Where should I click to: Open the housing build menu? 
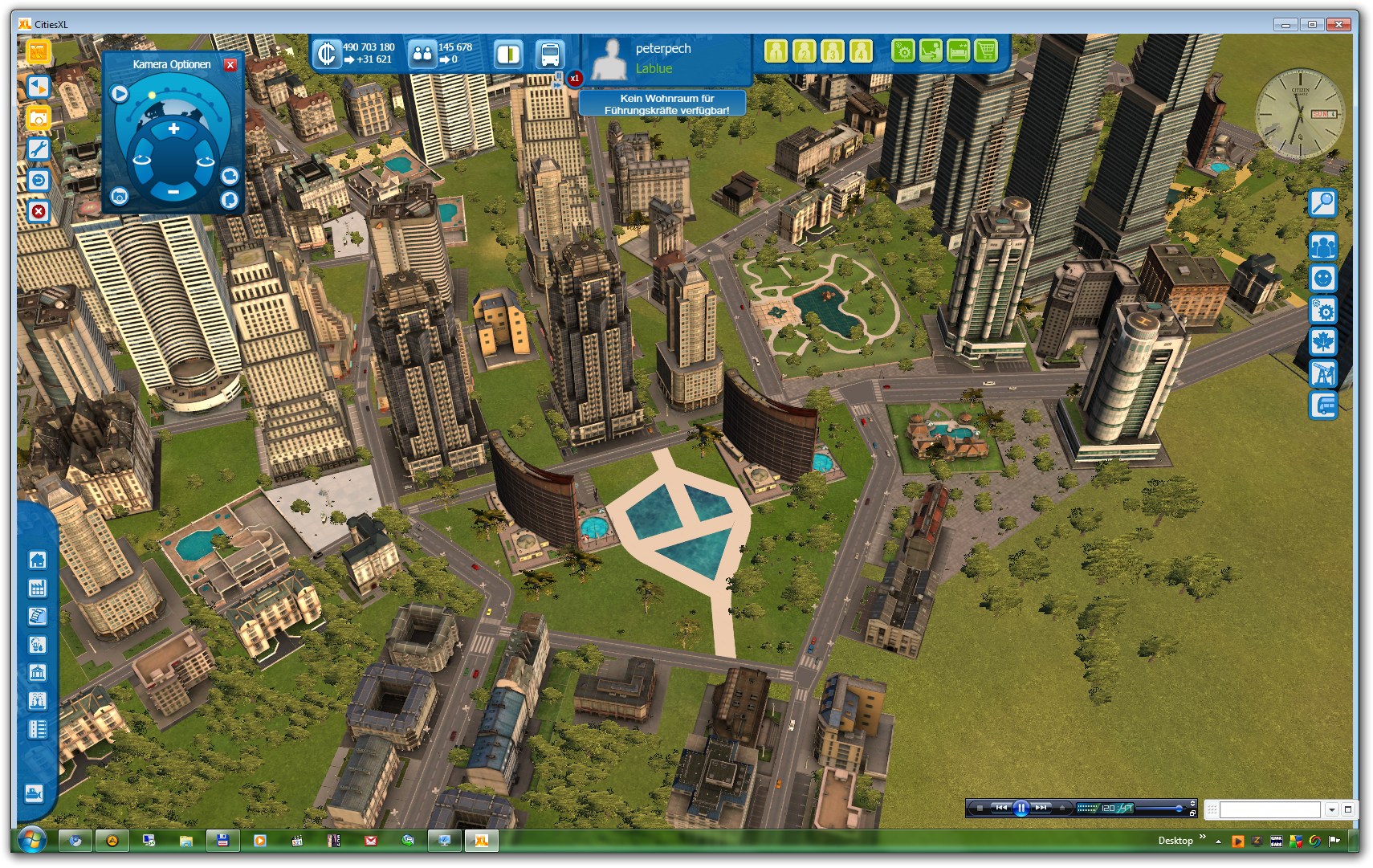pyautogui.click(x=38, y=560)
